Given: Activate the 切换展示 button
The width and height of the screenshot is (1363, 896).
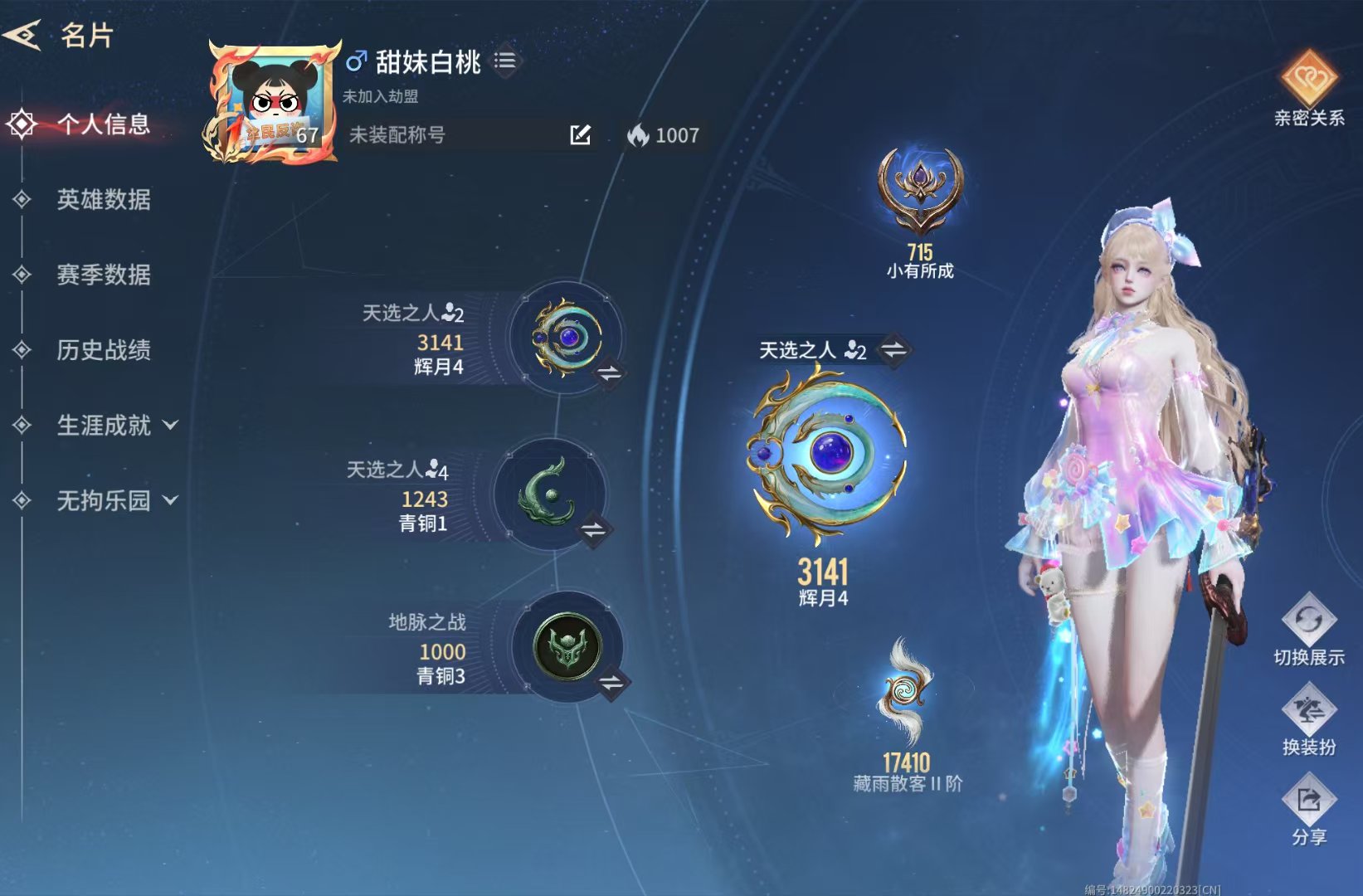Looking at the screenshot, I should [1308, 630].
